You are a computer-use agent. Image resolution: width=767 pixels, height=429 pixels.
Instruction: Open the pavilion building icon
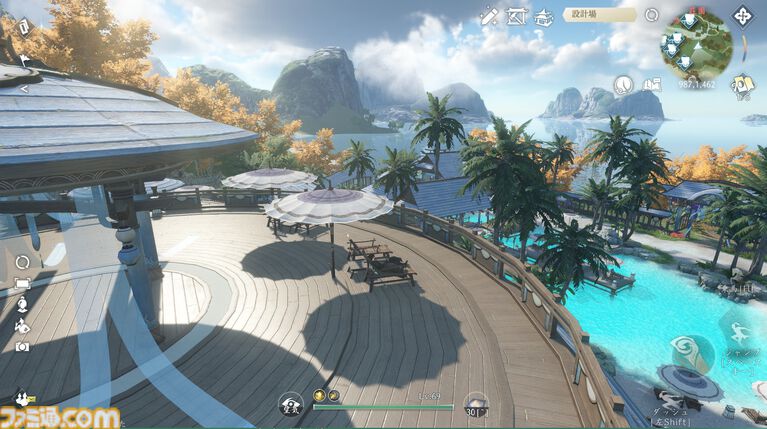click(544, 16)
